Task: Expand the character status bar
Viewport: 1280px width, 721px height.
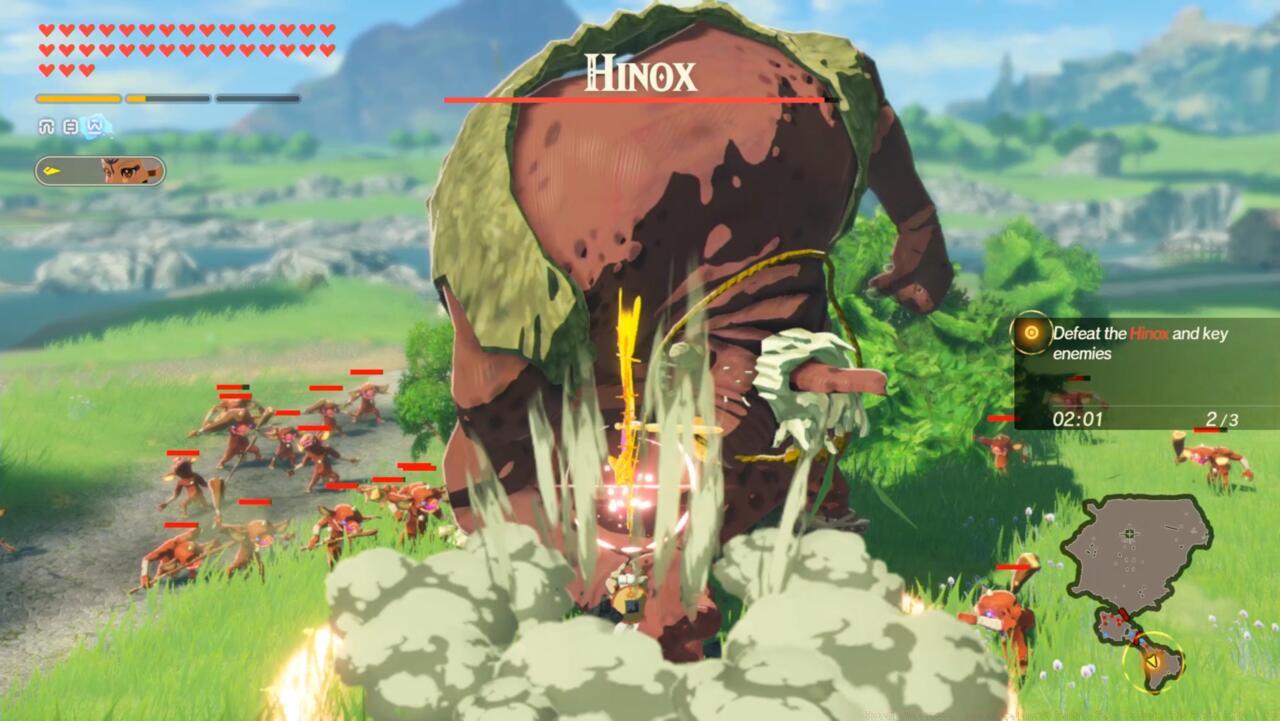Action: point(100,172)
